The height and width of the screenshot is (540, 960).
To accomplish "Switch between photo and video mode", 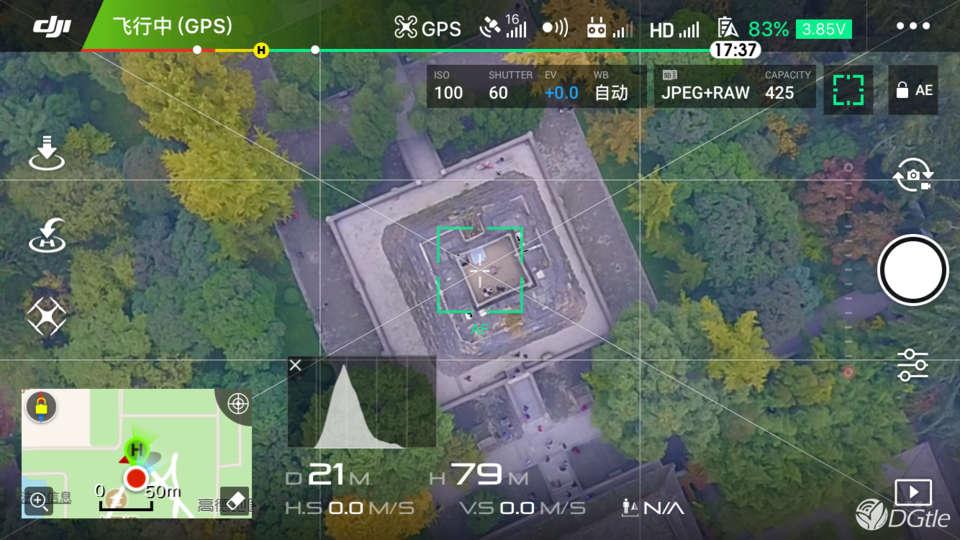I will click(x=912, y=176).
